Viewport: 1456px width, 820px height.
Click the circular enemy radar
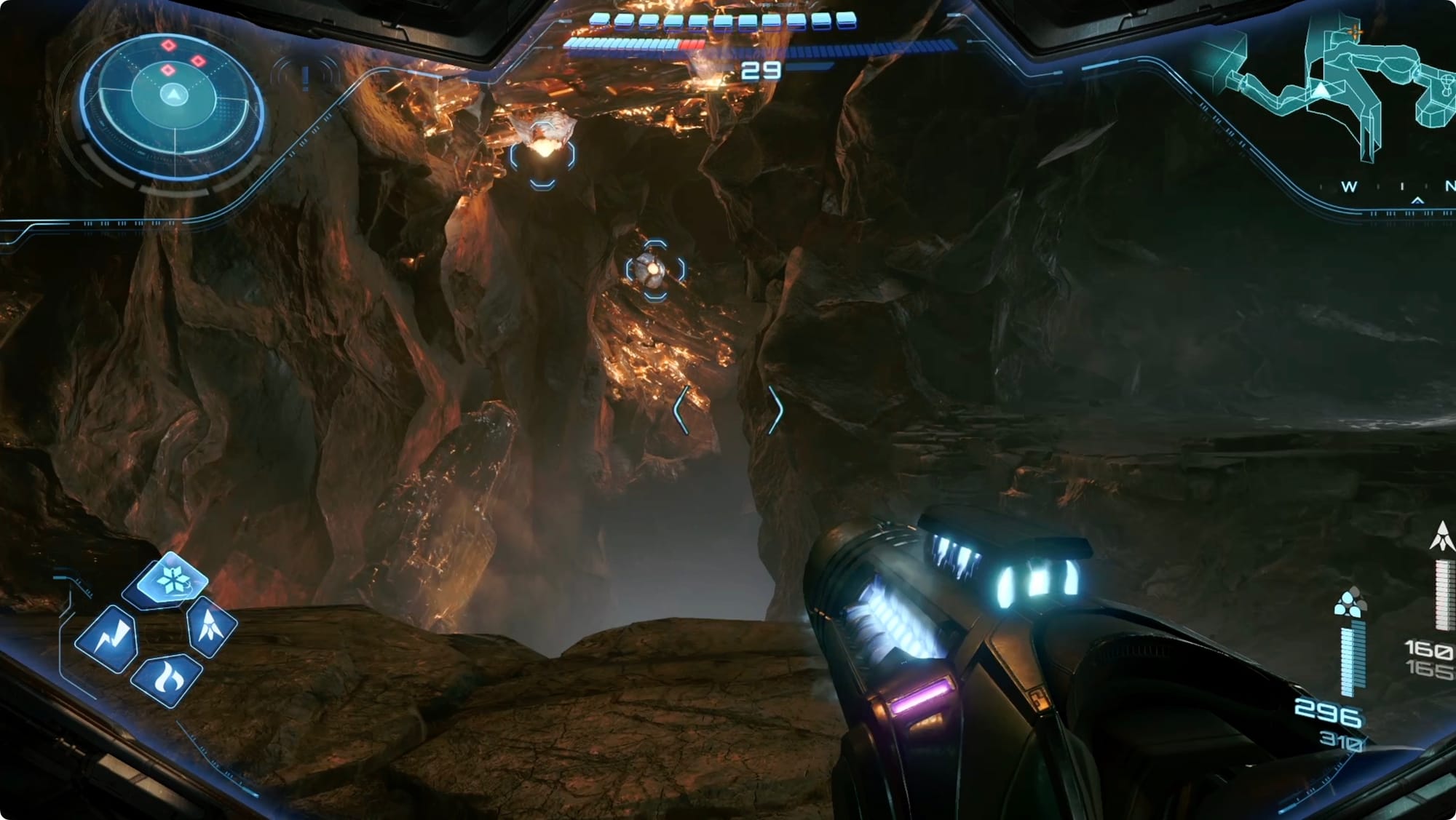click(x=173, y=97)
